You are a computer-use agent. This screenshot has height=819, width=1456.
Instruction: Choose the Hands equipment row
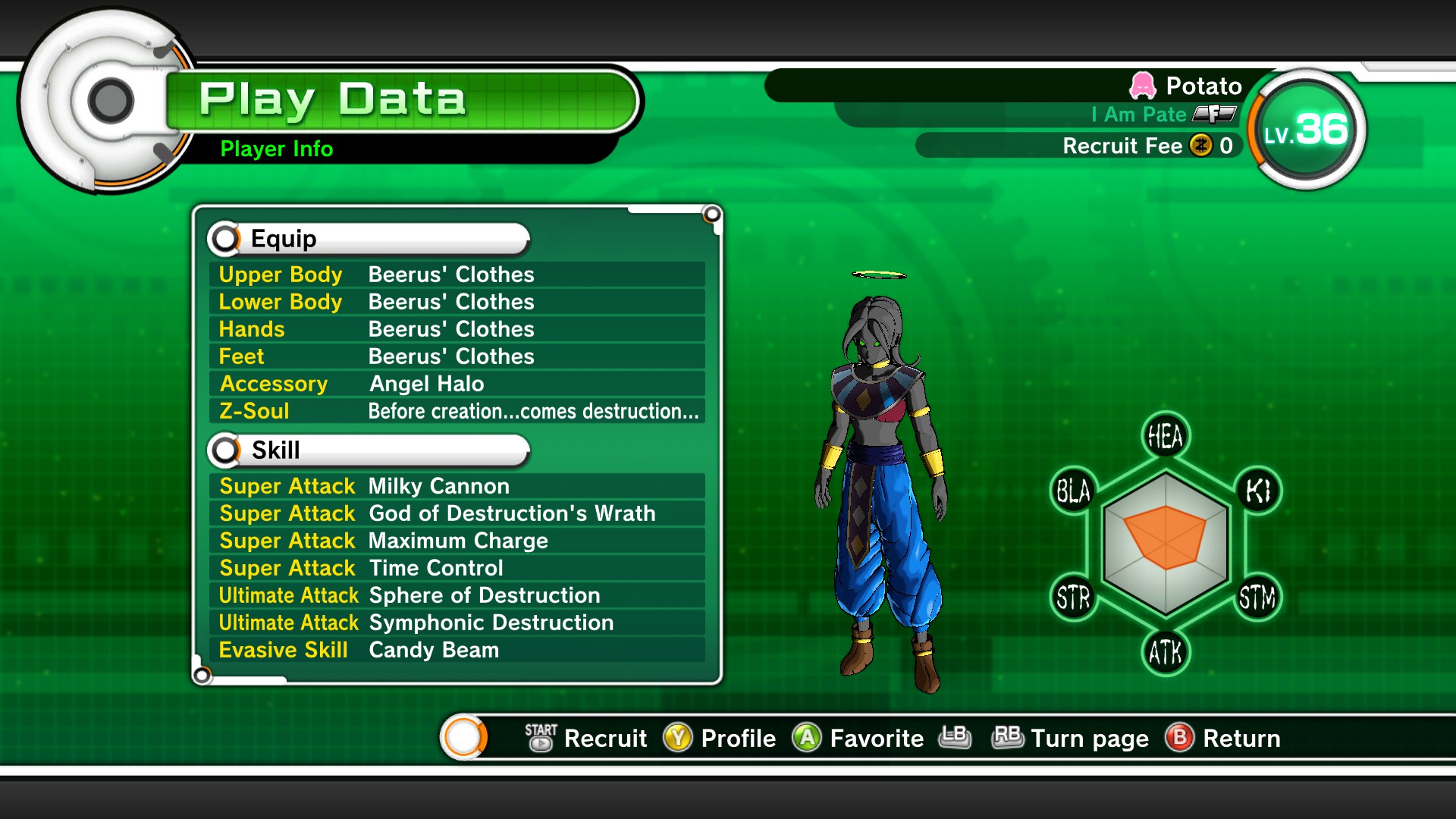[457, 329]
